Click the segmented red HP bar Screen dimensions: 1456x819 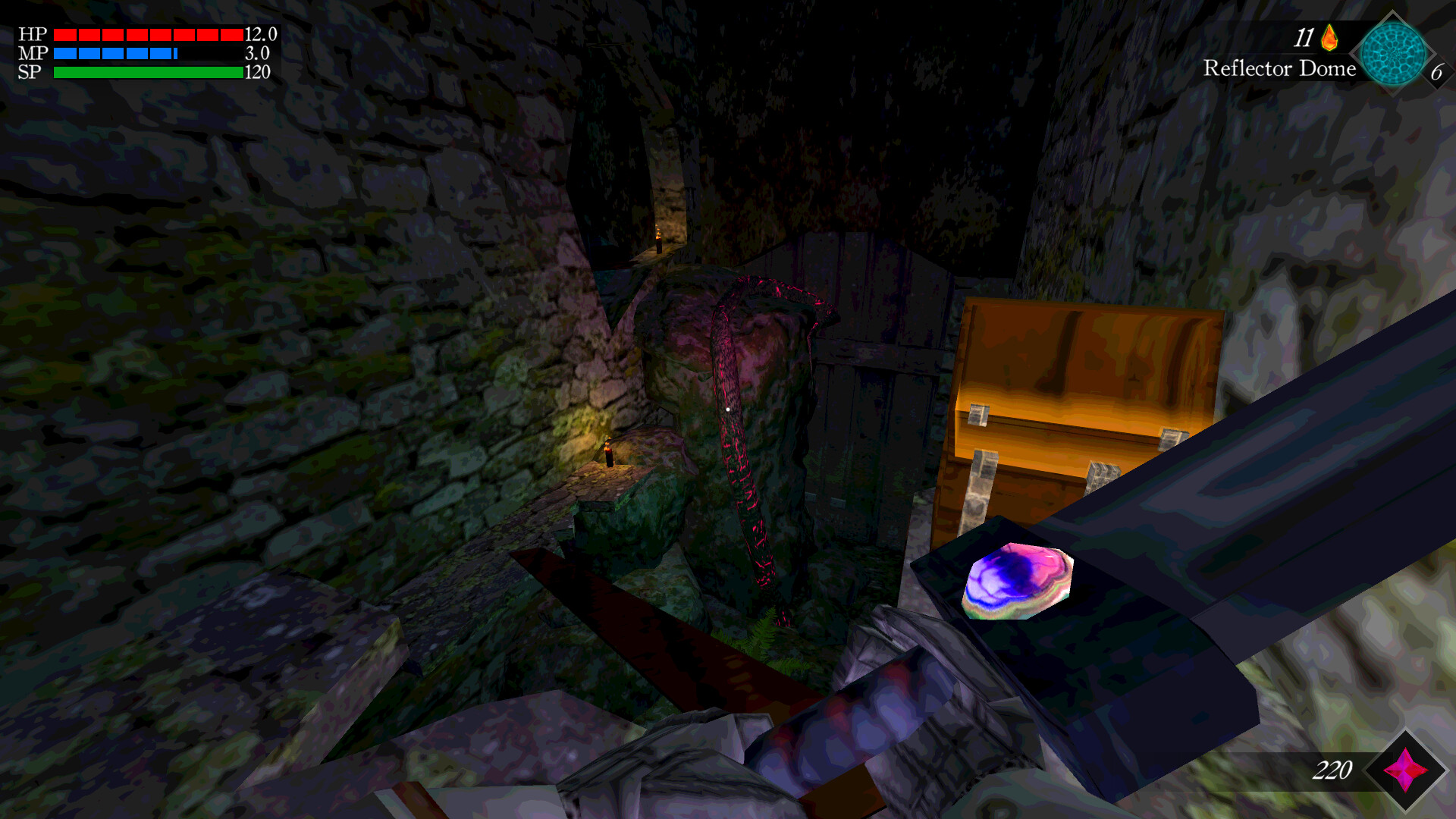tap(146, 34)
